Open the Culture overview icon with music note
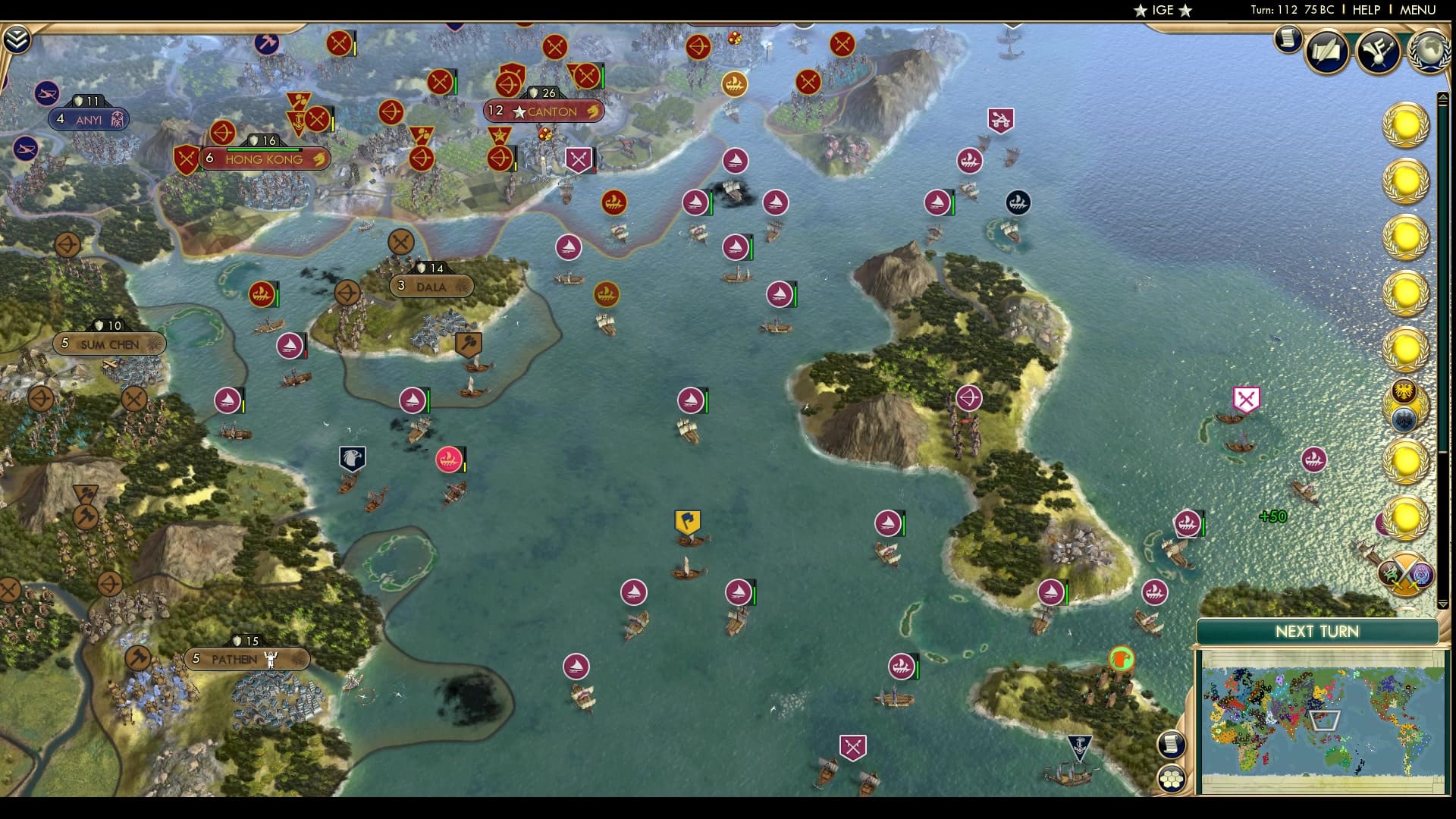 tap(1378, 52)
